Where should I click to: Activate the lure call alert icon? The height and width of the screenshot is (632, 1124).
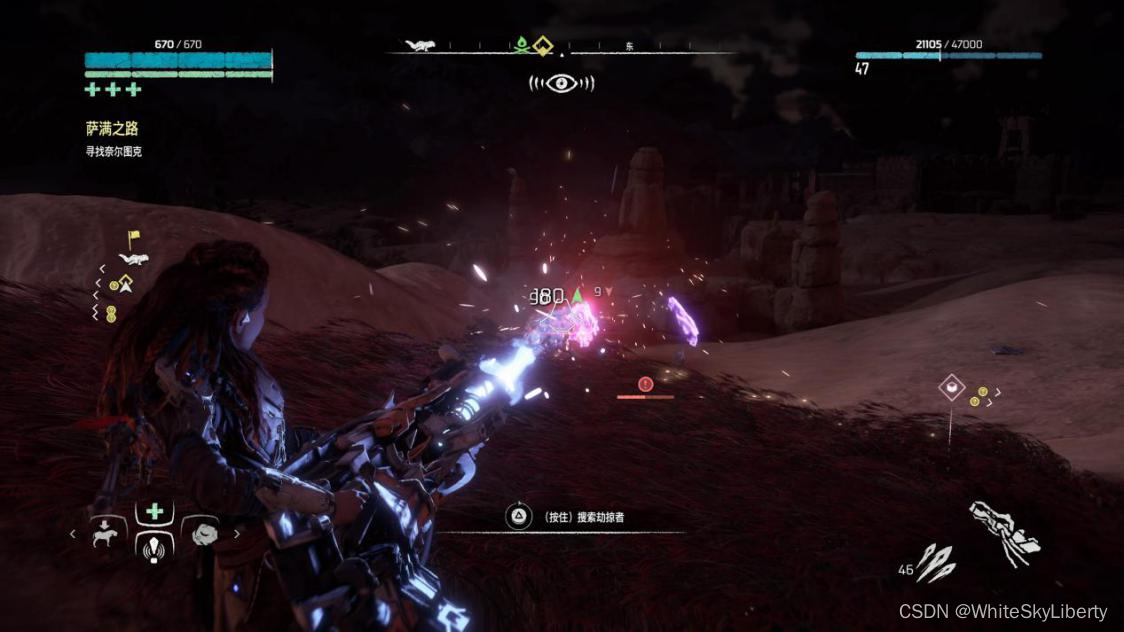coord(154,547)
